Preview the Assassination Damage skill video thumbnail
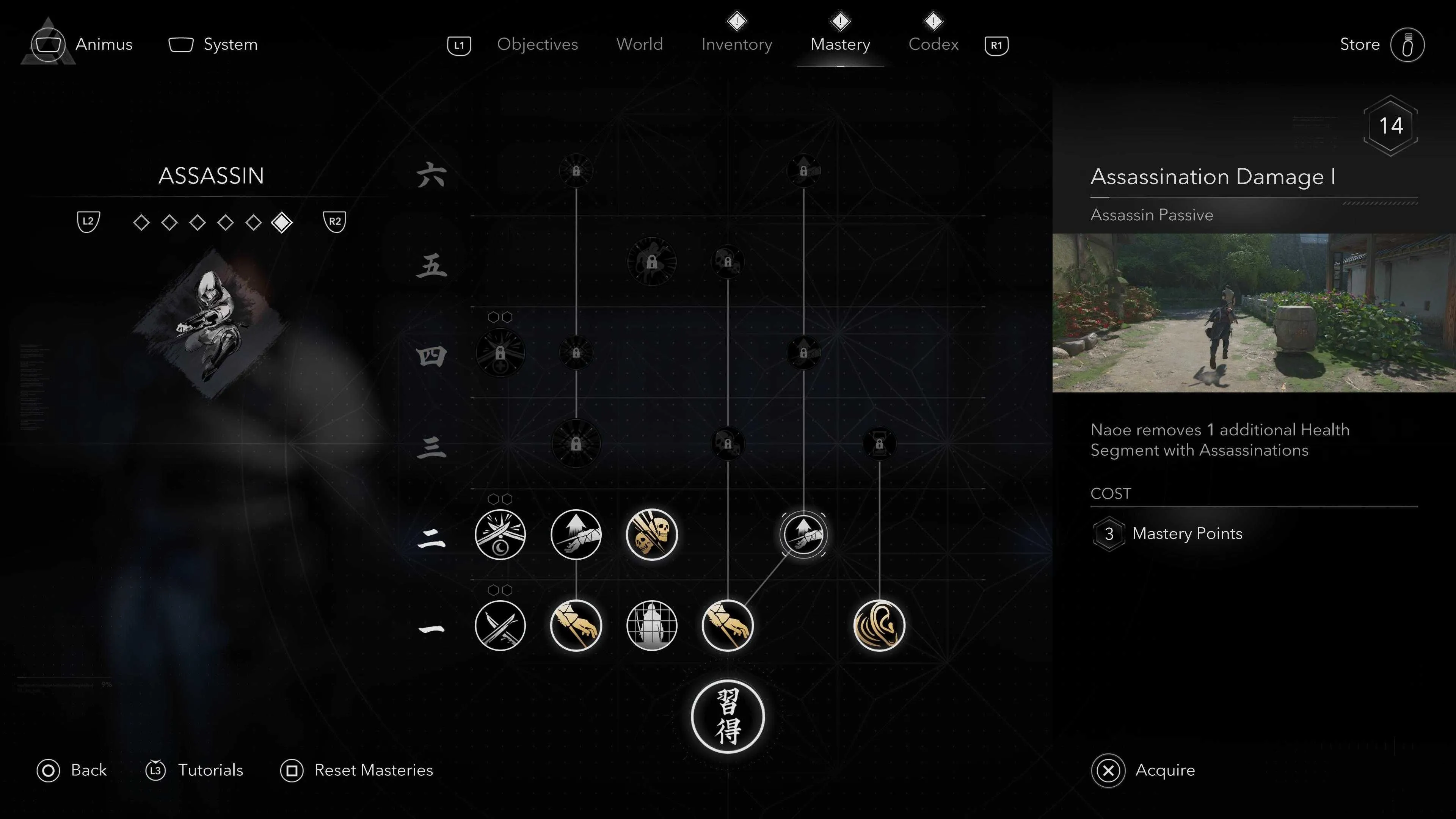 click(1254, 312)
